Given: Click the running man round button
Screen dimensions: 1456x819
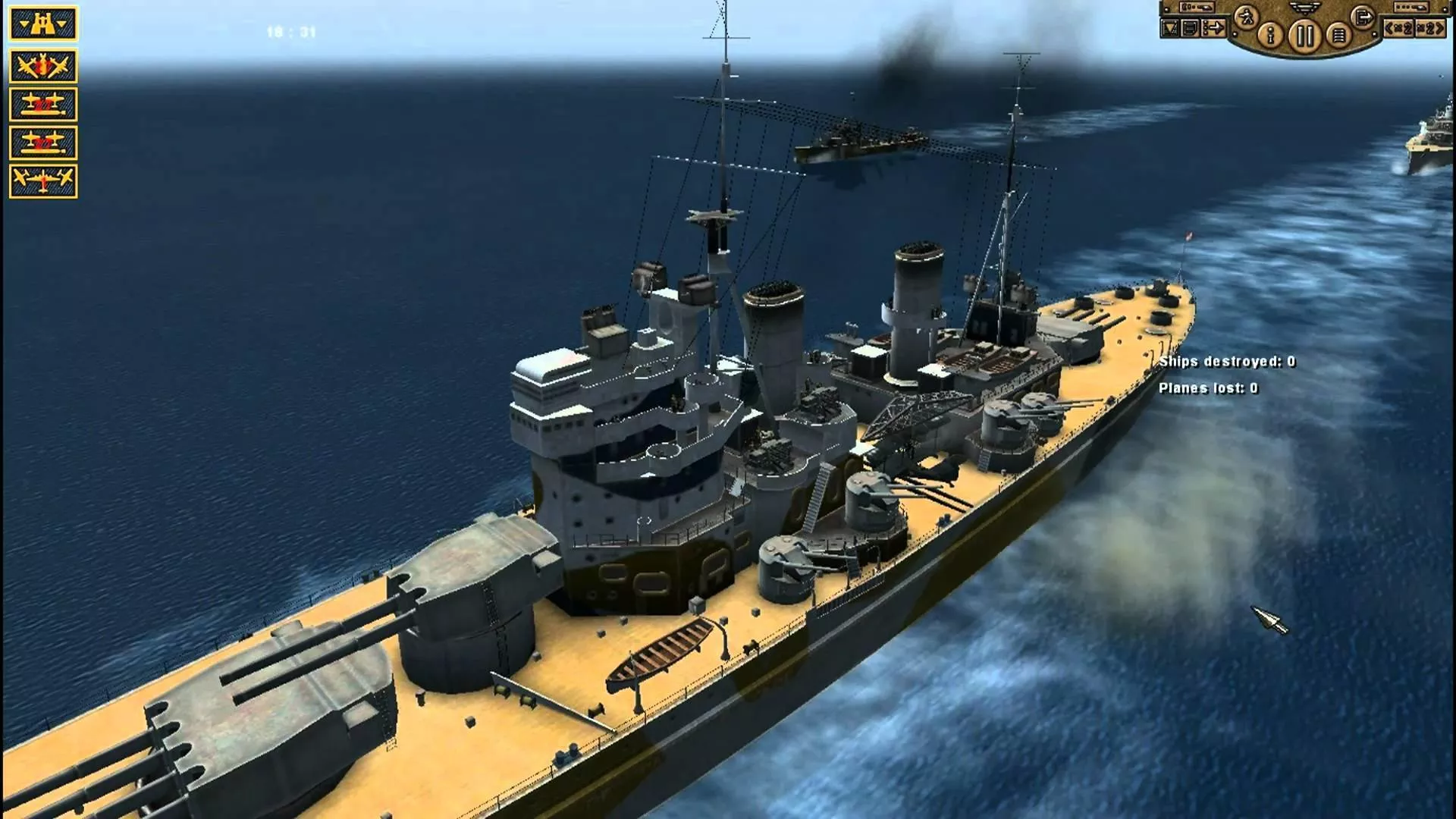Looking at the screenshot, I should pos(1246,16).
